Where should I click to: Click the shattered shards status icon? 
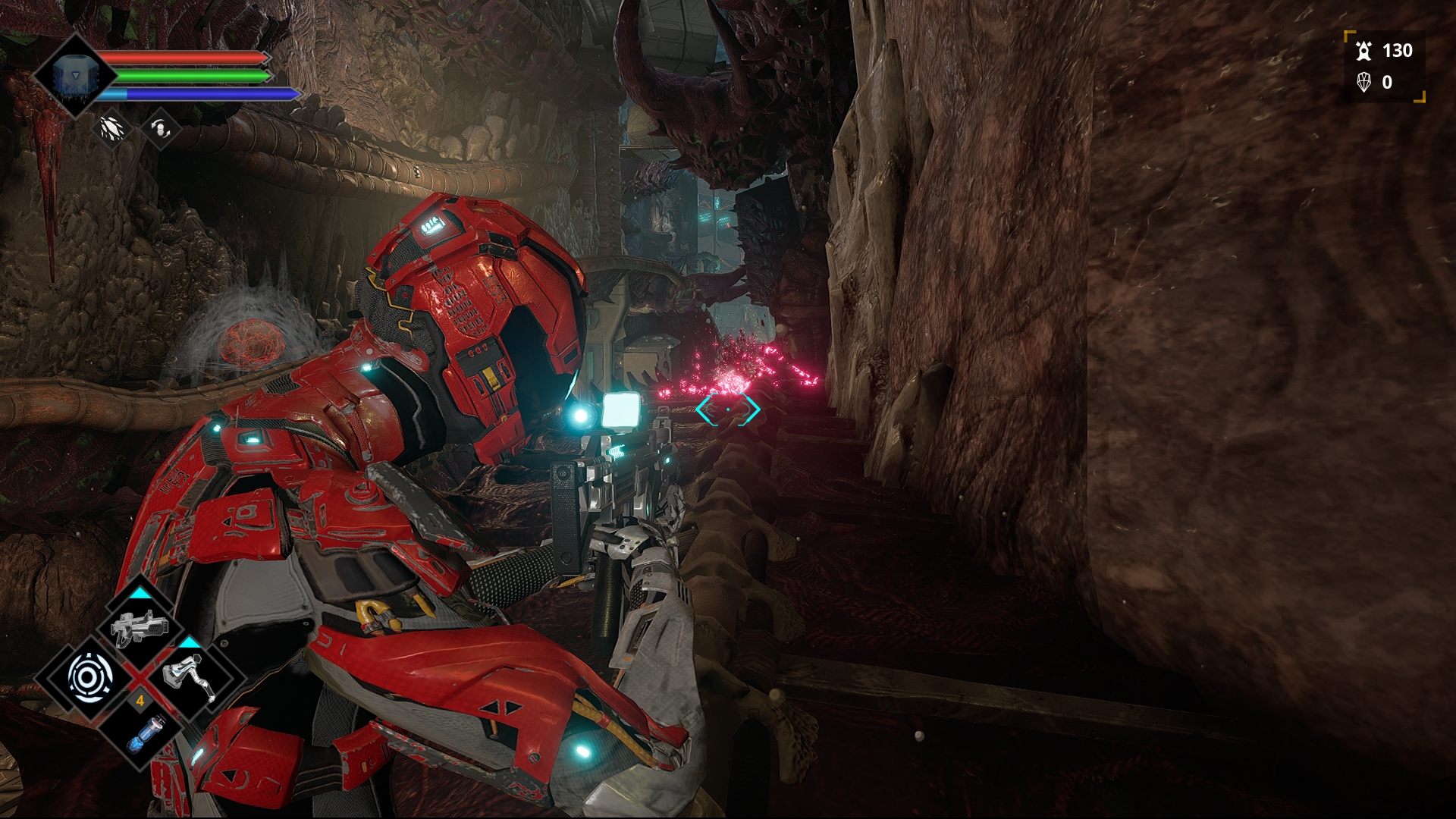[111, 127]
